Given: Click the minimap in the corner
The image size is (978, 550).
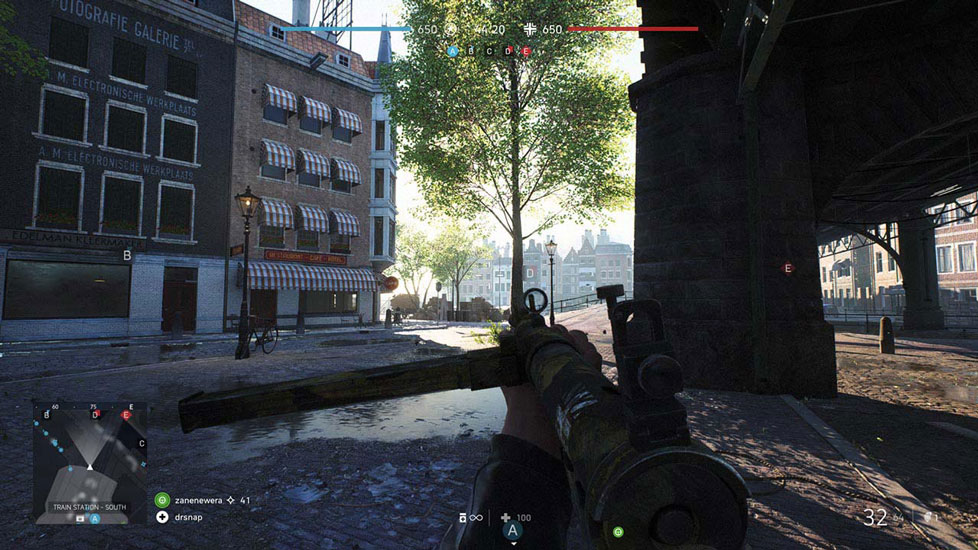Looking at the screenshot, I should 90,462.
